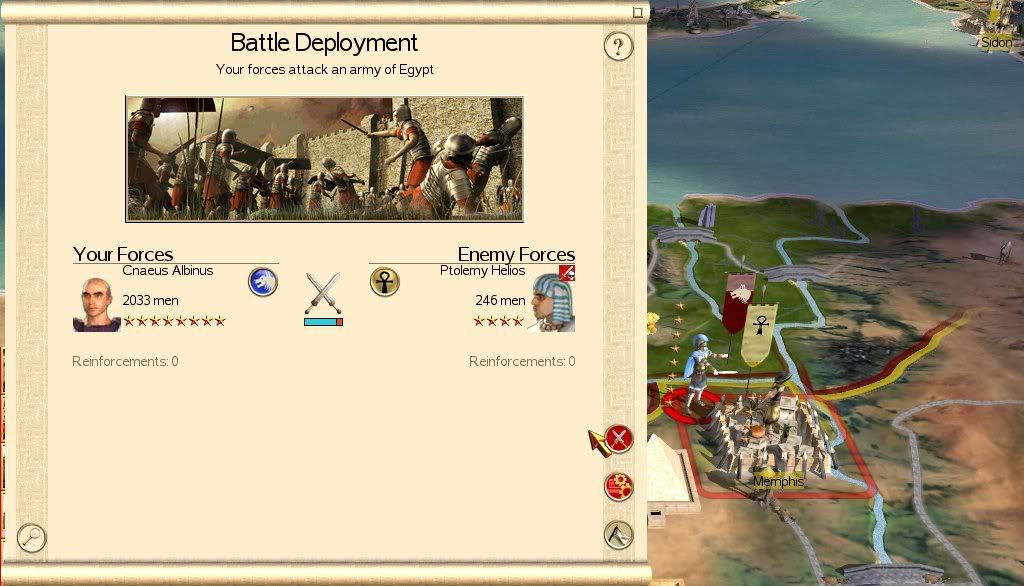Click the blue wolf faction emblem

point(262,282)
